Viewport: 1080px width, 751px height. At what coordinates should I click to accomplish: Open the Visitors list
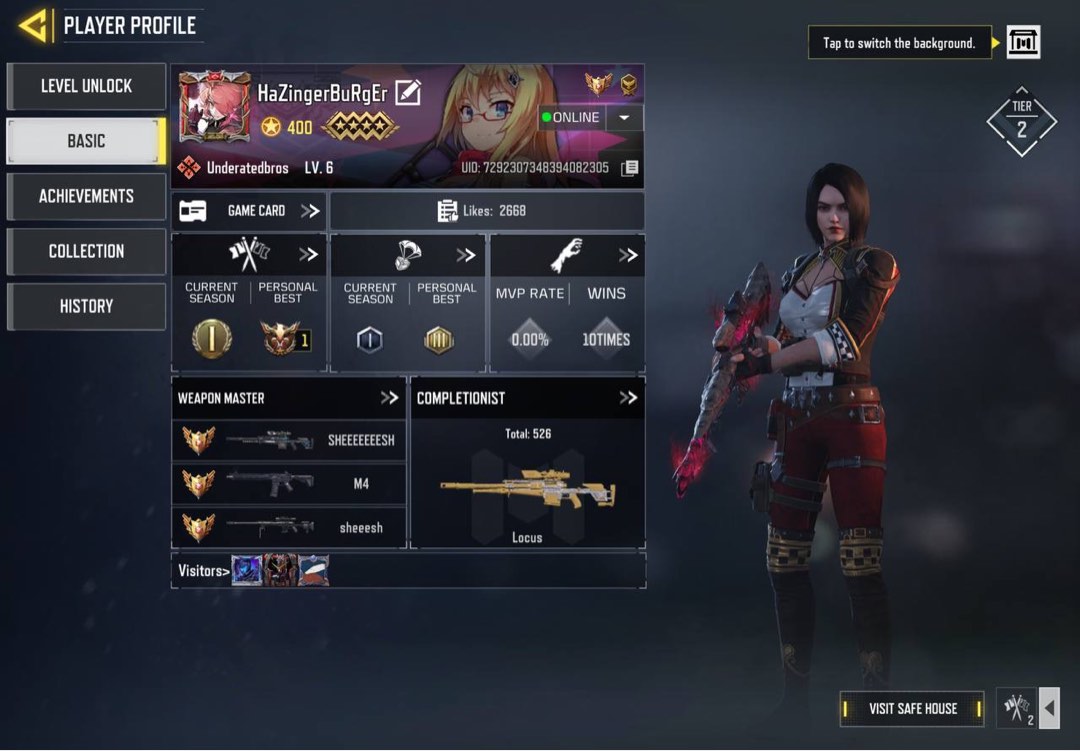coord(204,571)
